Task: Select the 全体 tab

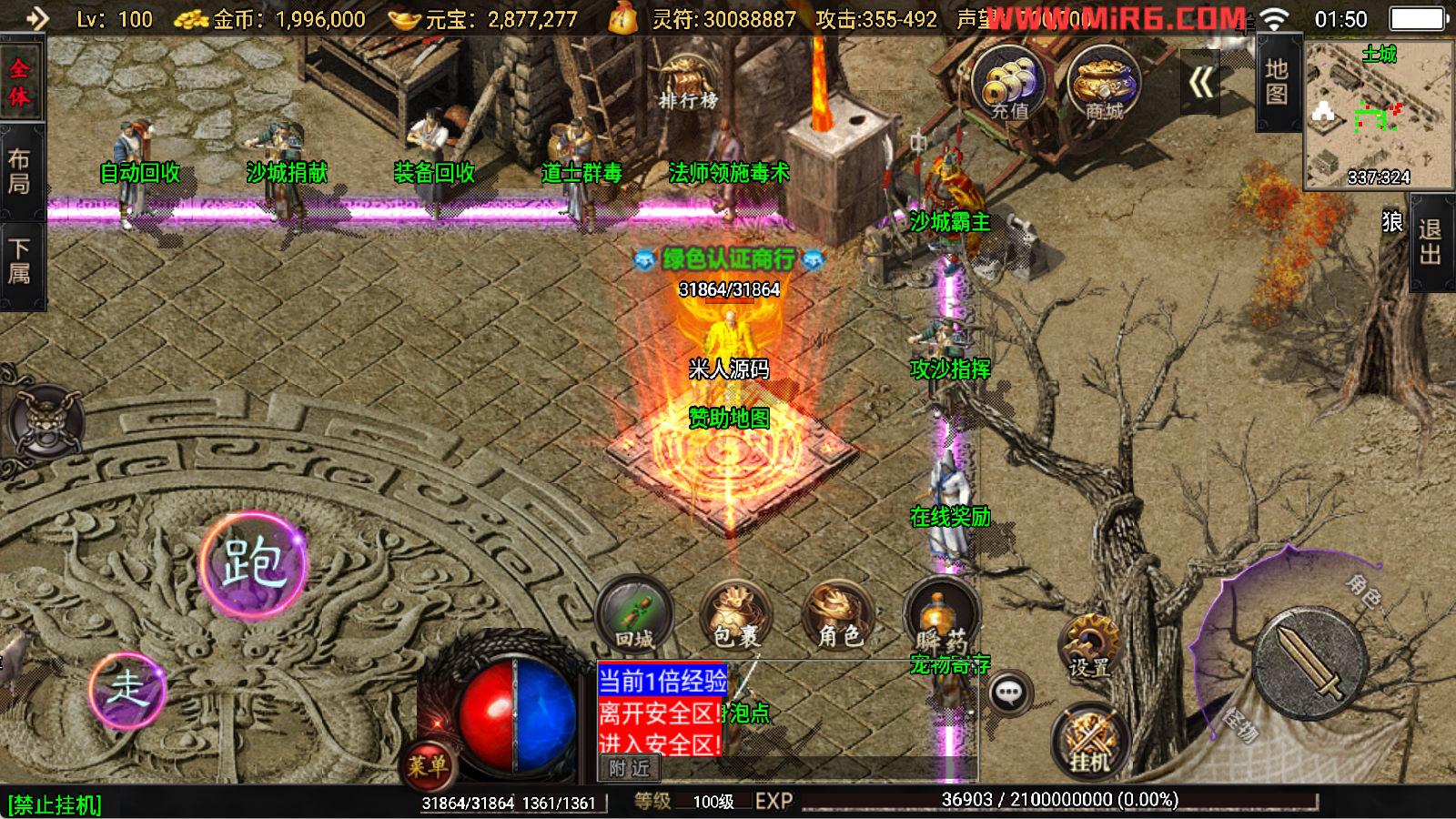Action: click(20, 83)
